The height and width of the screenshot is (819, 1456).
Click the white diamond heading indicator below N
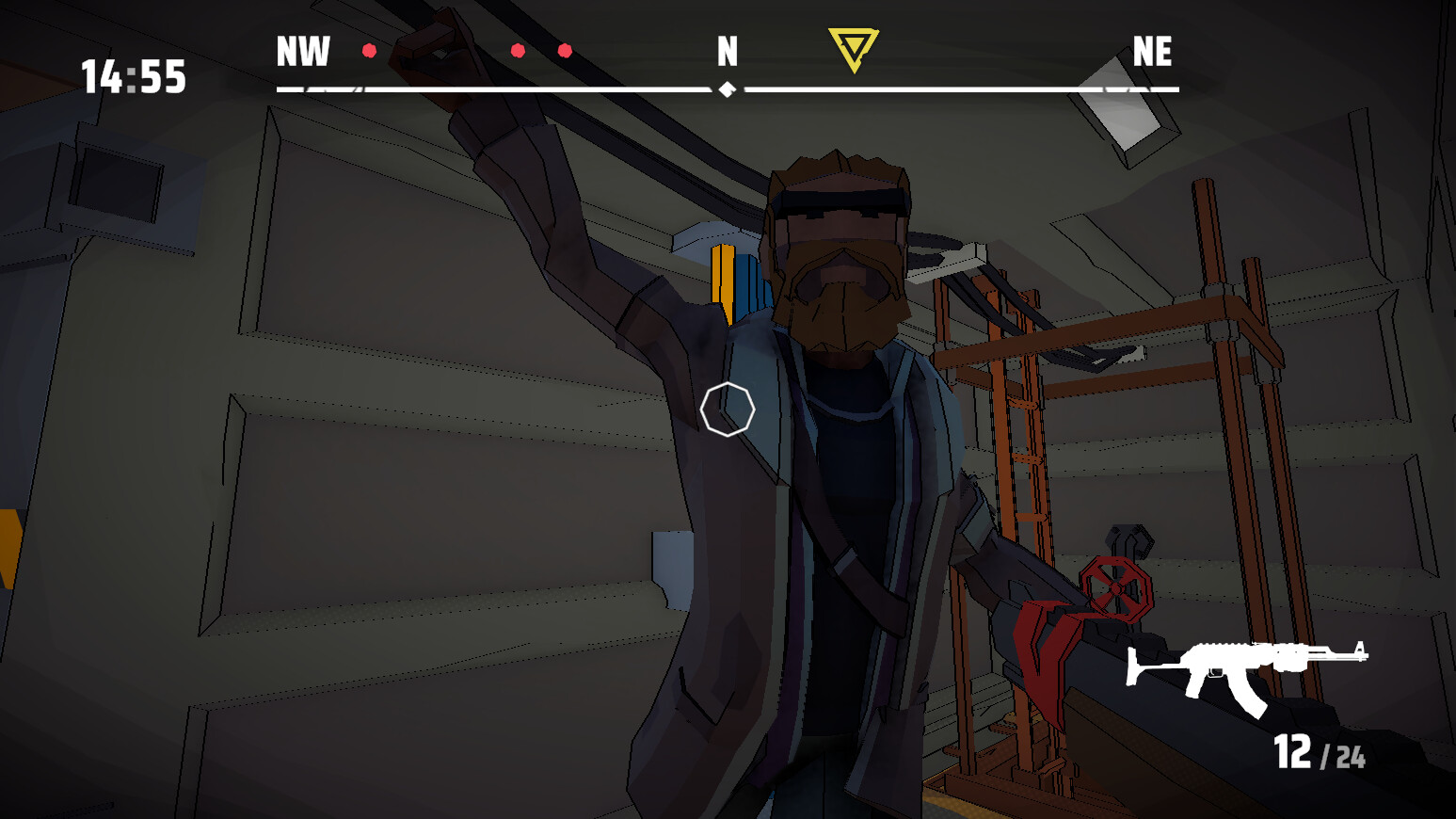(726, 89)
